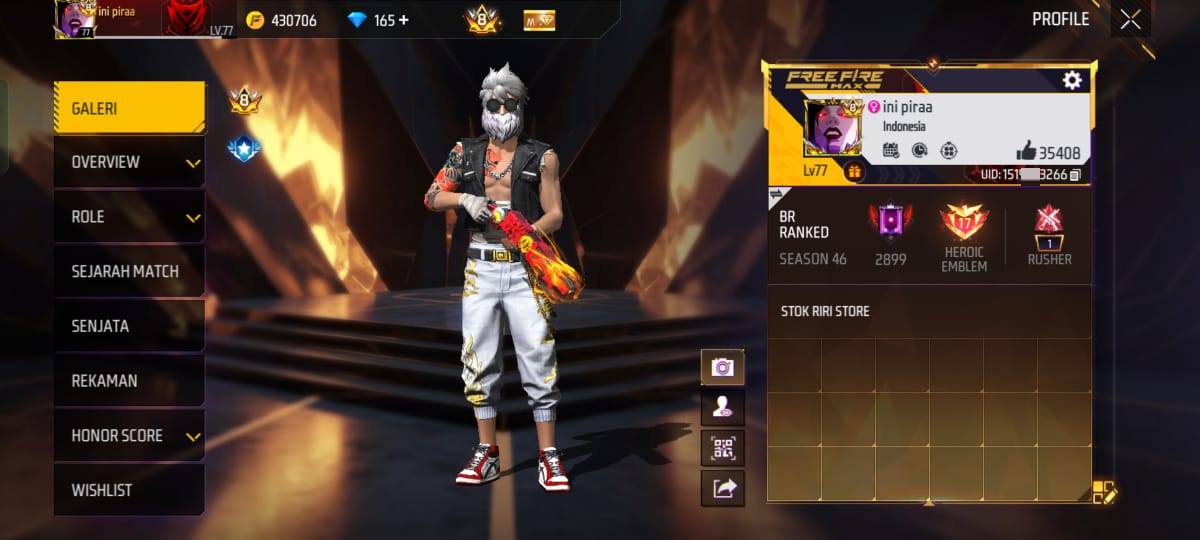
Task: Select the Galeri tab
Action: [x=129, y=108]
